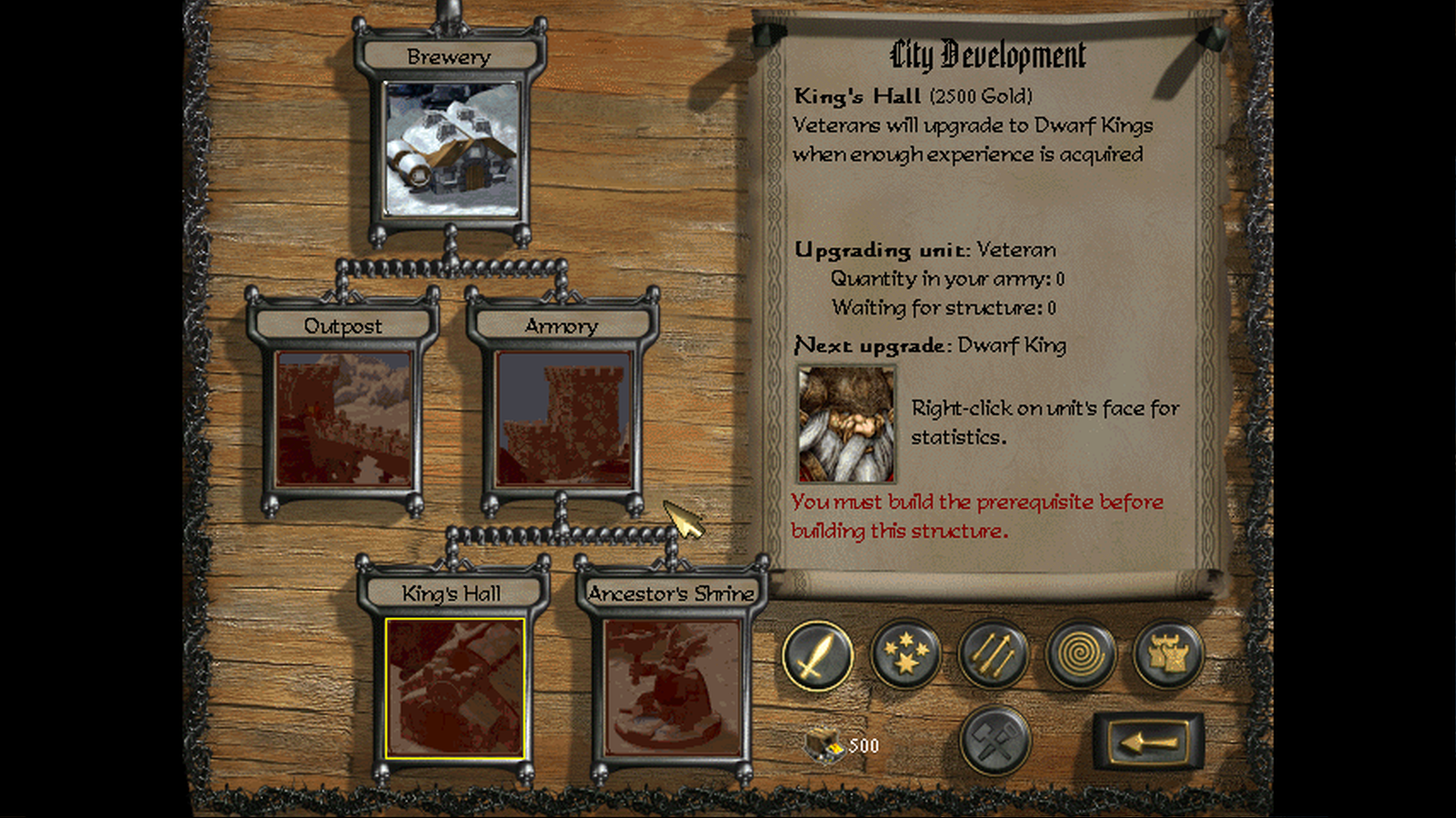
Task: Select the Armory structure
Action: (563, 418)
